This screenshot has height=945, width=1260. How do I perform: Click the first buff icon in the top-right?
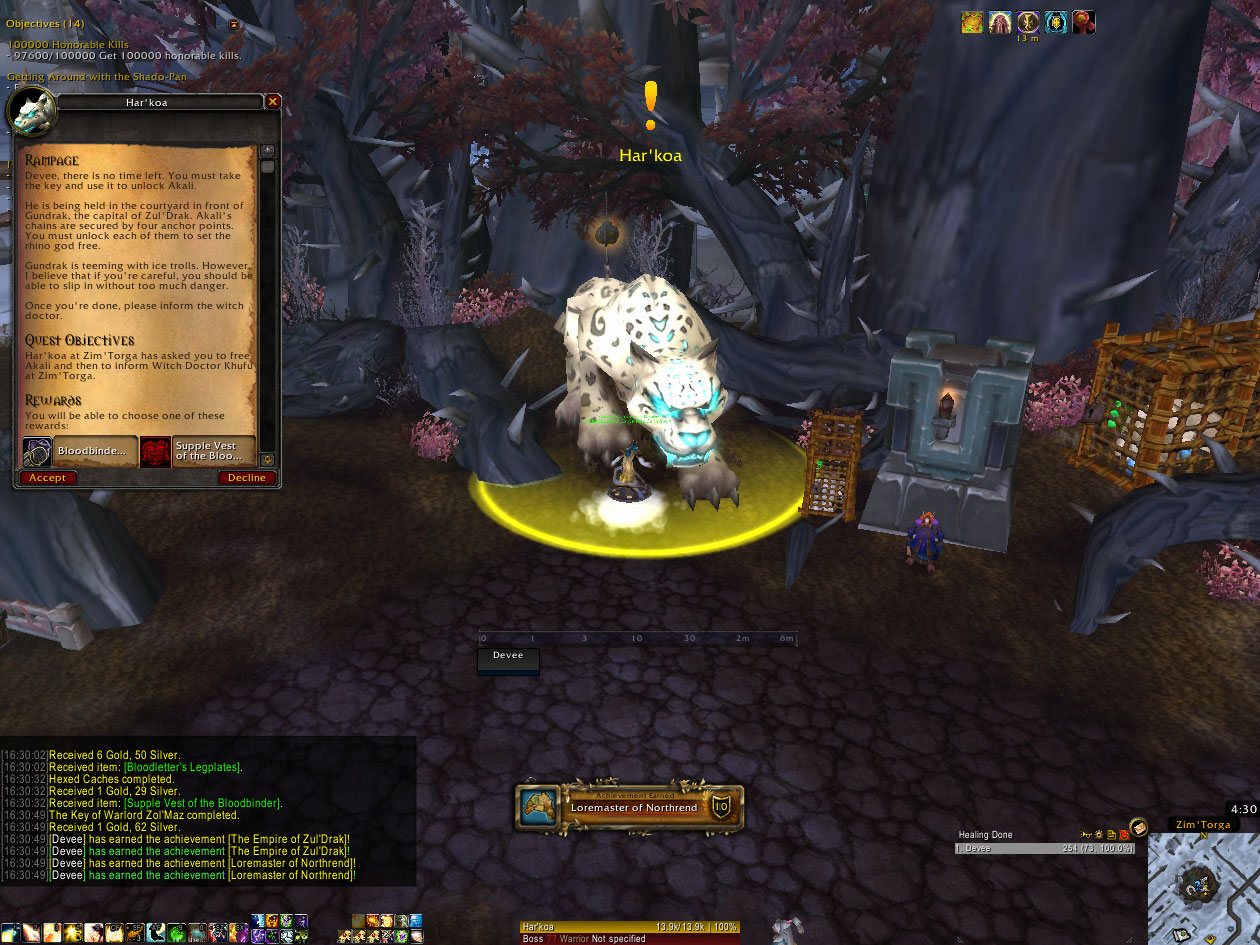[972, 23]
